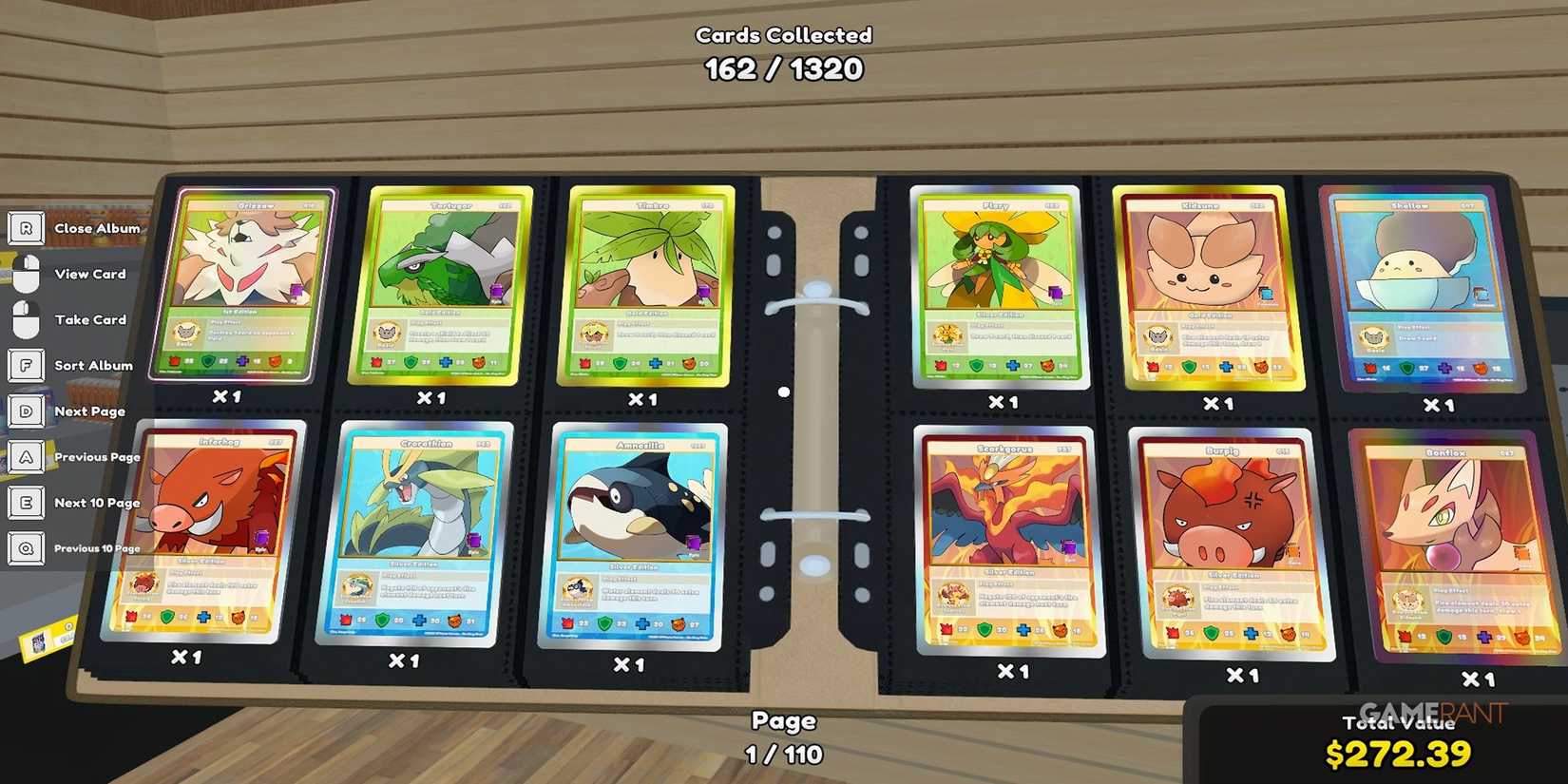Image resolution: width=1568 pixels, height=784 pixels.
Task: Click the D Next Page key icon
Action: (x=27, y=411)
